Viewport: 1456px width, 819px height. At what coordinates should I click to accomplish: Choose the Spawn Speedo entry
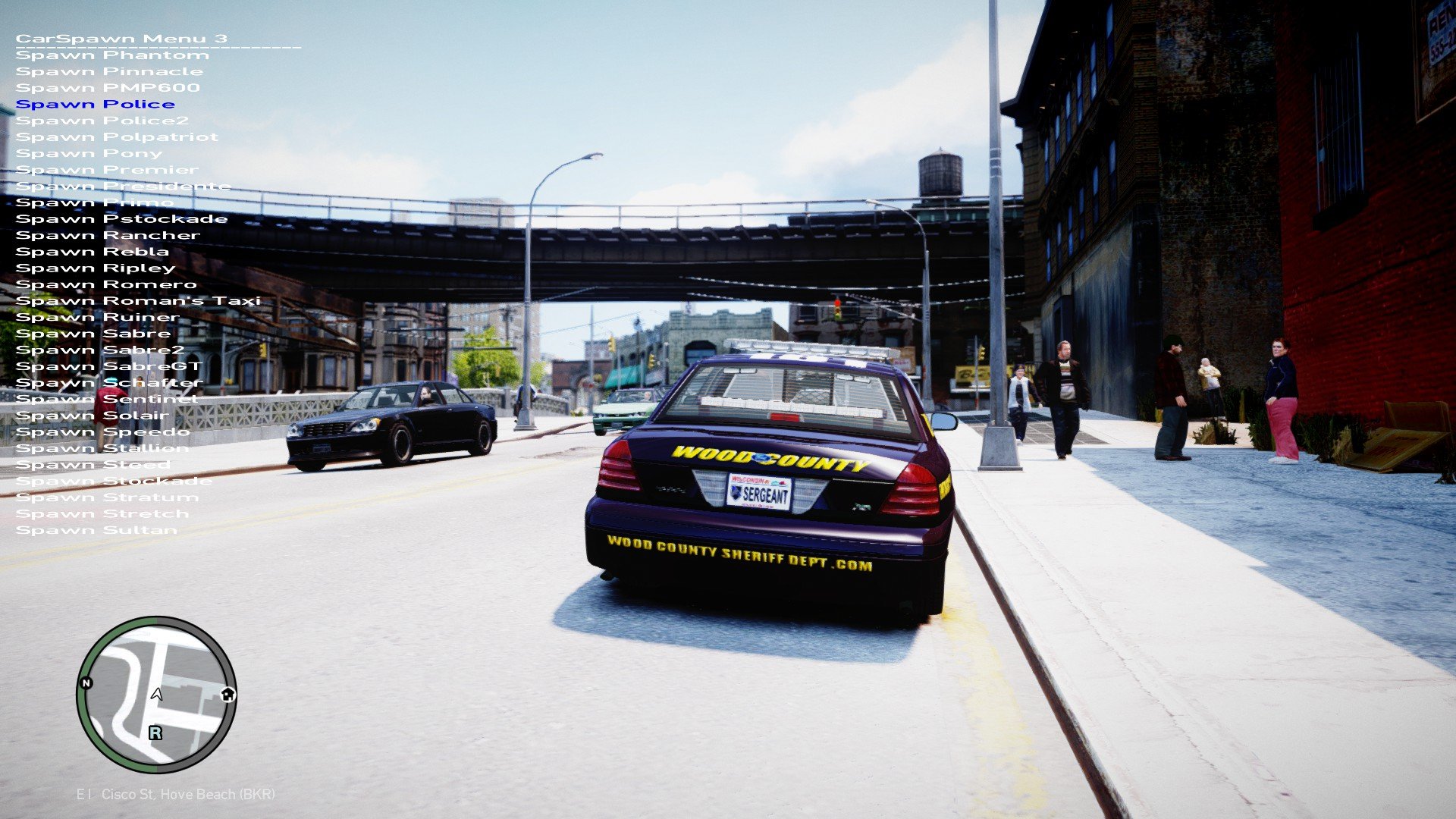point(103,432)
